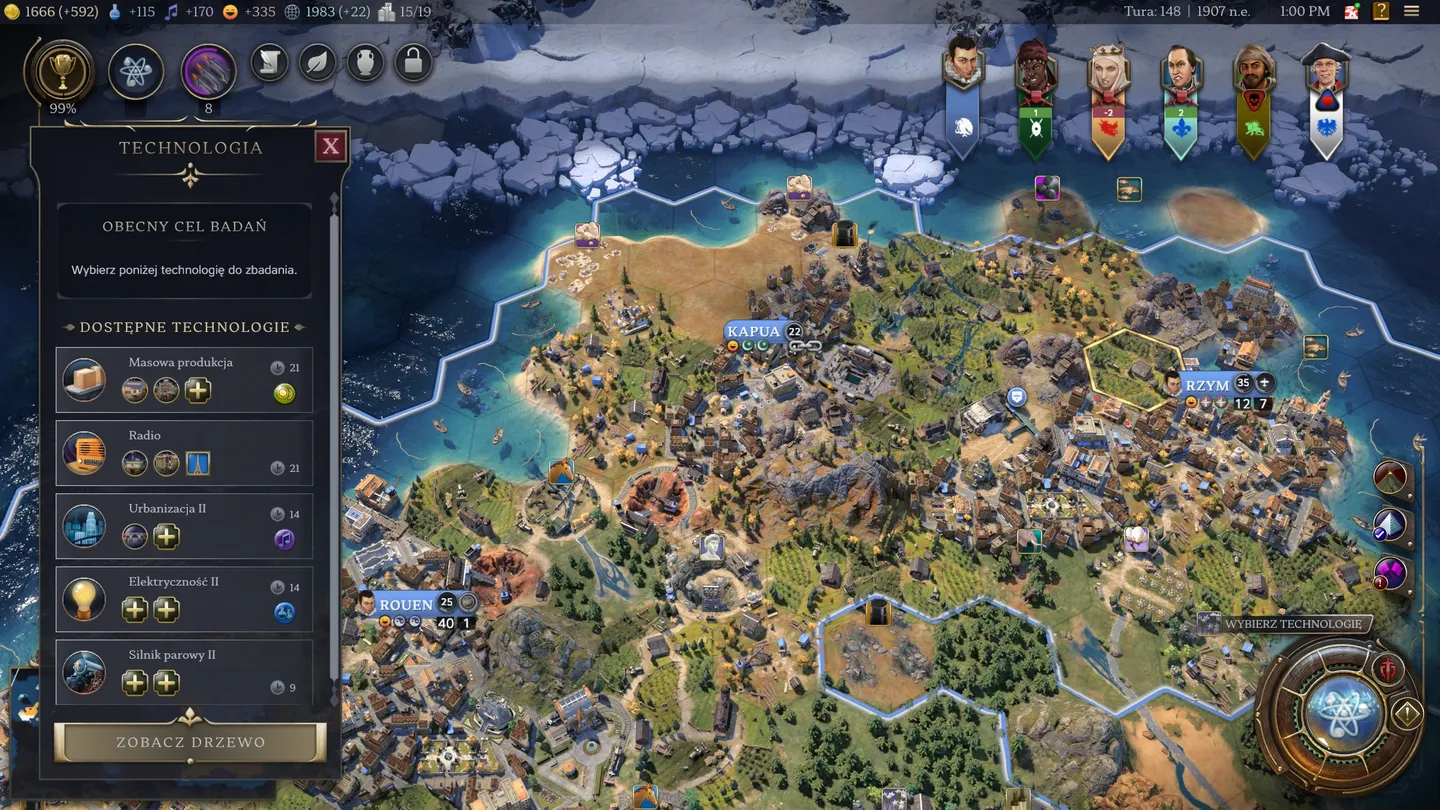Open the question mark help icon
This screenshot has width=1440, height=810.
[x=1381, y=12]
